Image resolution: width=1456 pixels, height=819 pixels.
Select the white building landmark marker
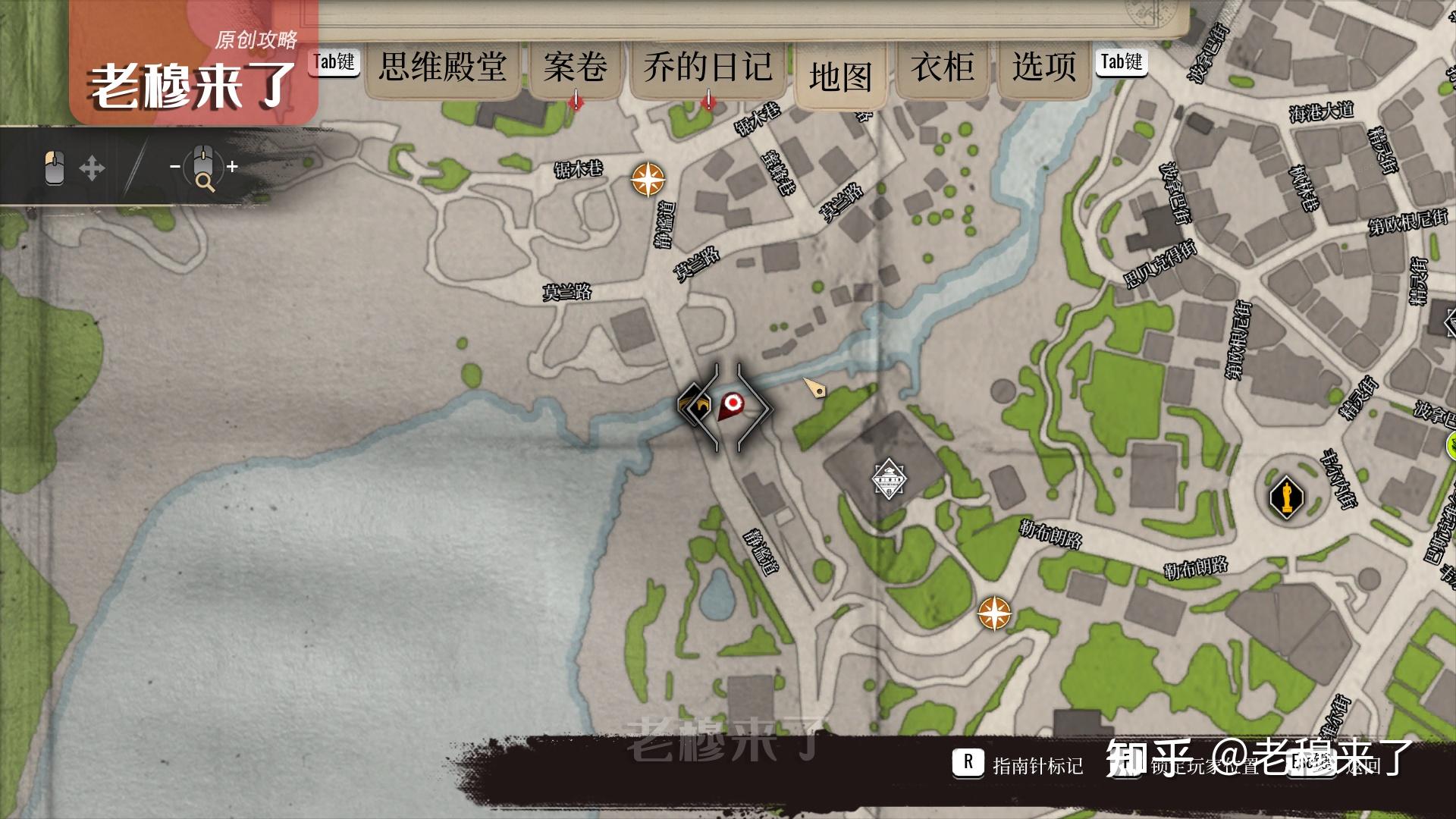point(888,479)
